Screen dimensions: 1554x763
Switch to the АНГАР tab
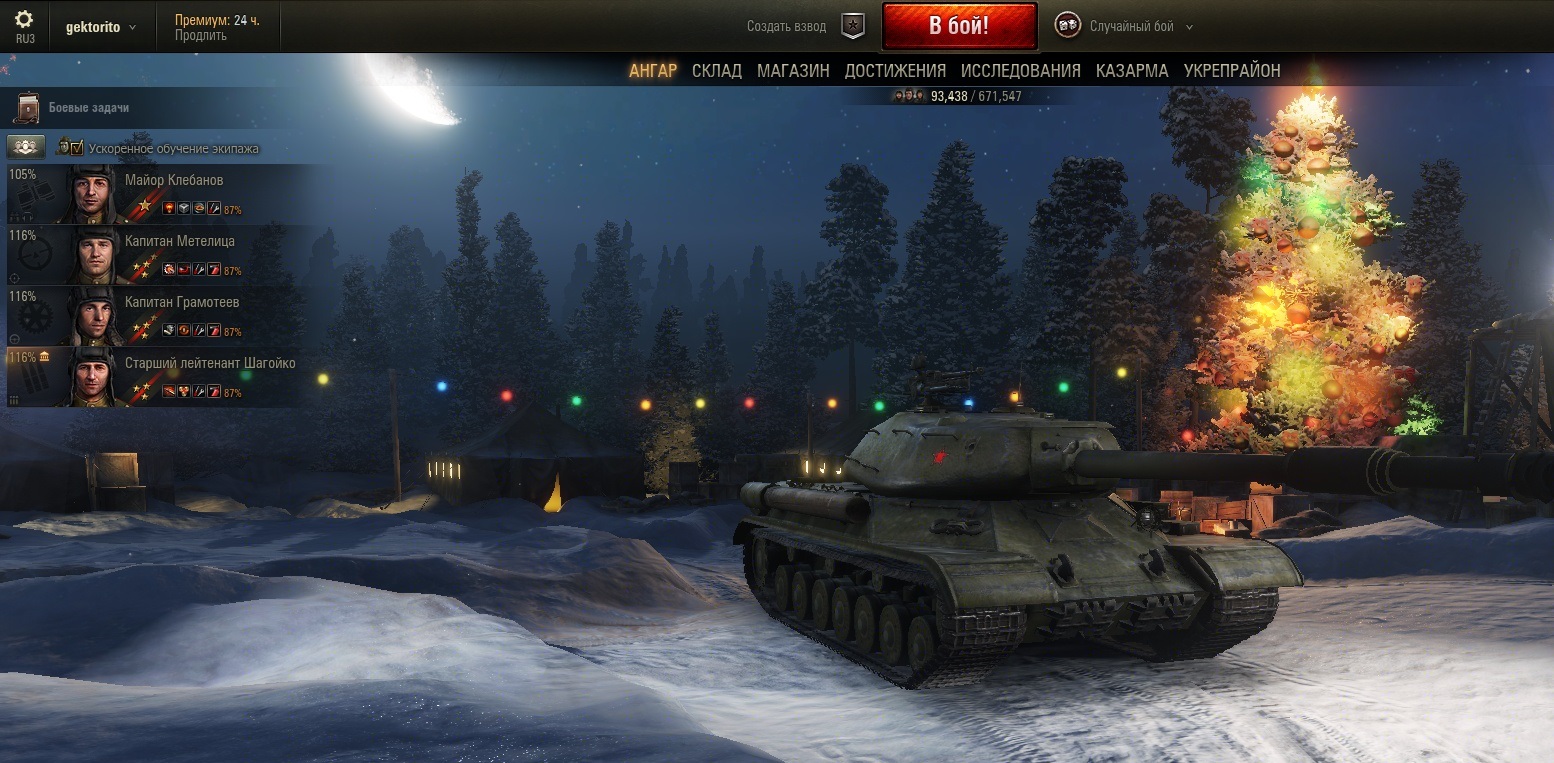[x=653, y=70]
